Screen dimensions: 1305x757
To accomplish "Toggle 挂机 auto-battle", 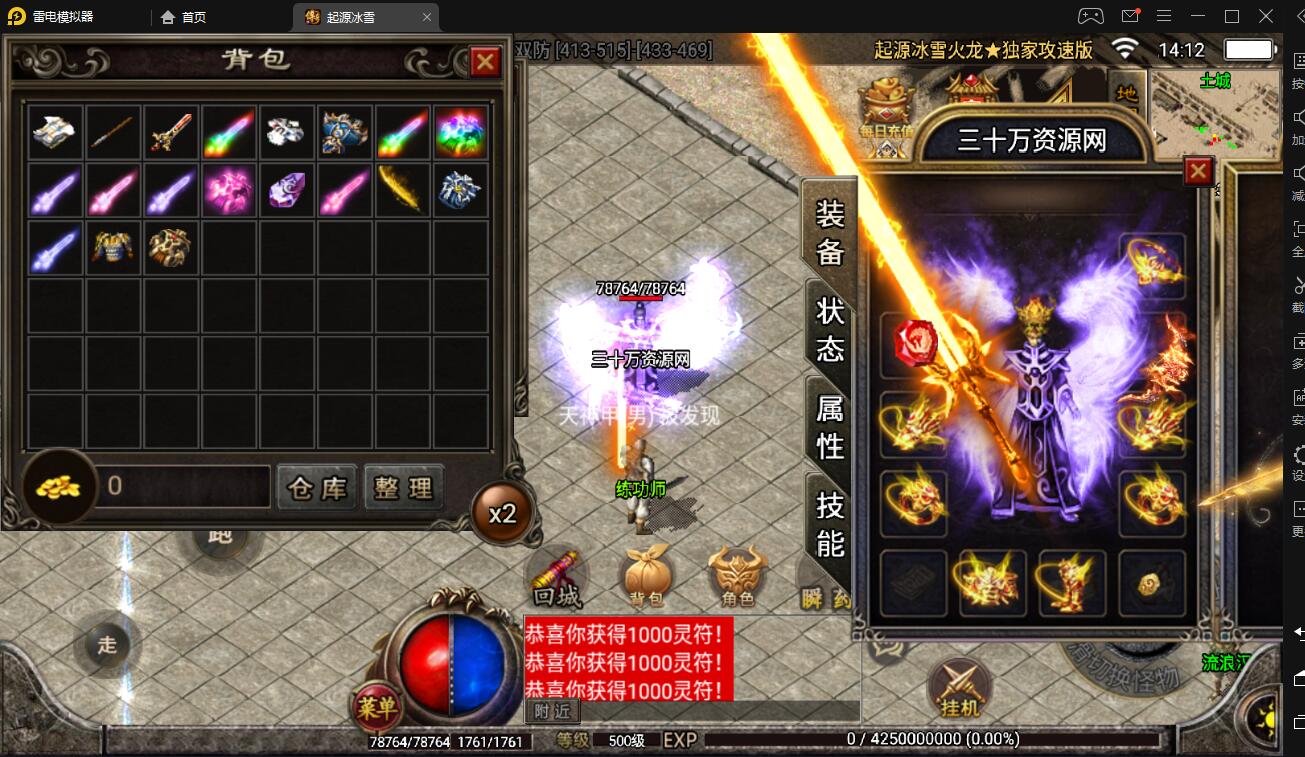I will [960, 688].
